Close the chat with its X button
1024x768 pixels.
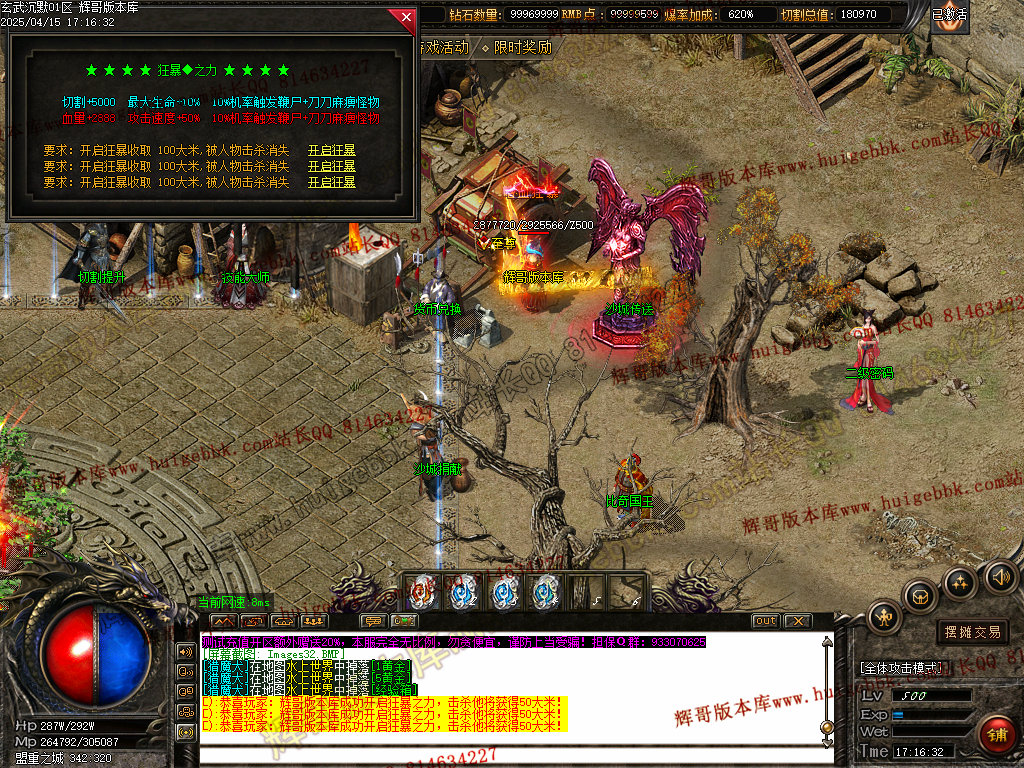pos(797,621)
